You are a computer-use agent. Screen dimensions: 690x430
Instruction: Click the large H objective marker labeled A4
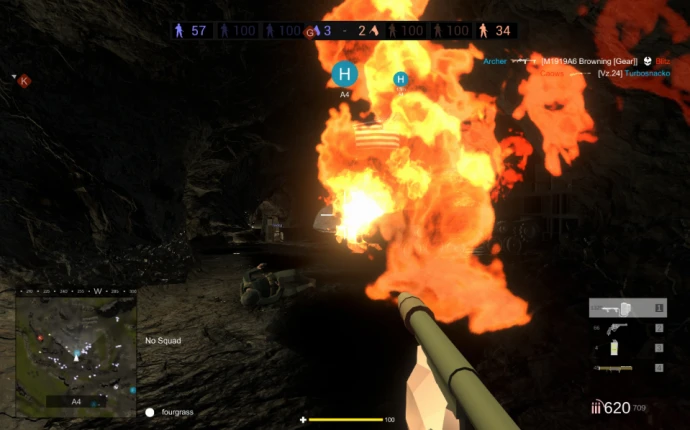[345, 74]
